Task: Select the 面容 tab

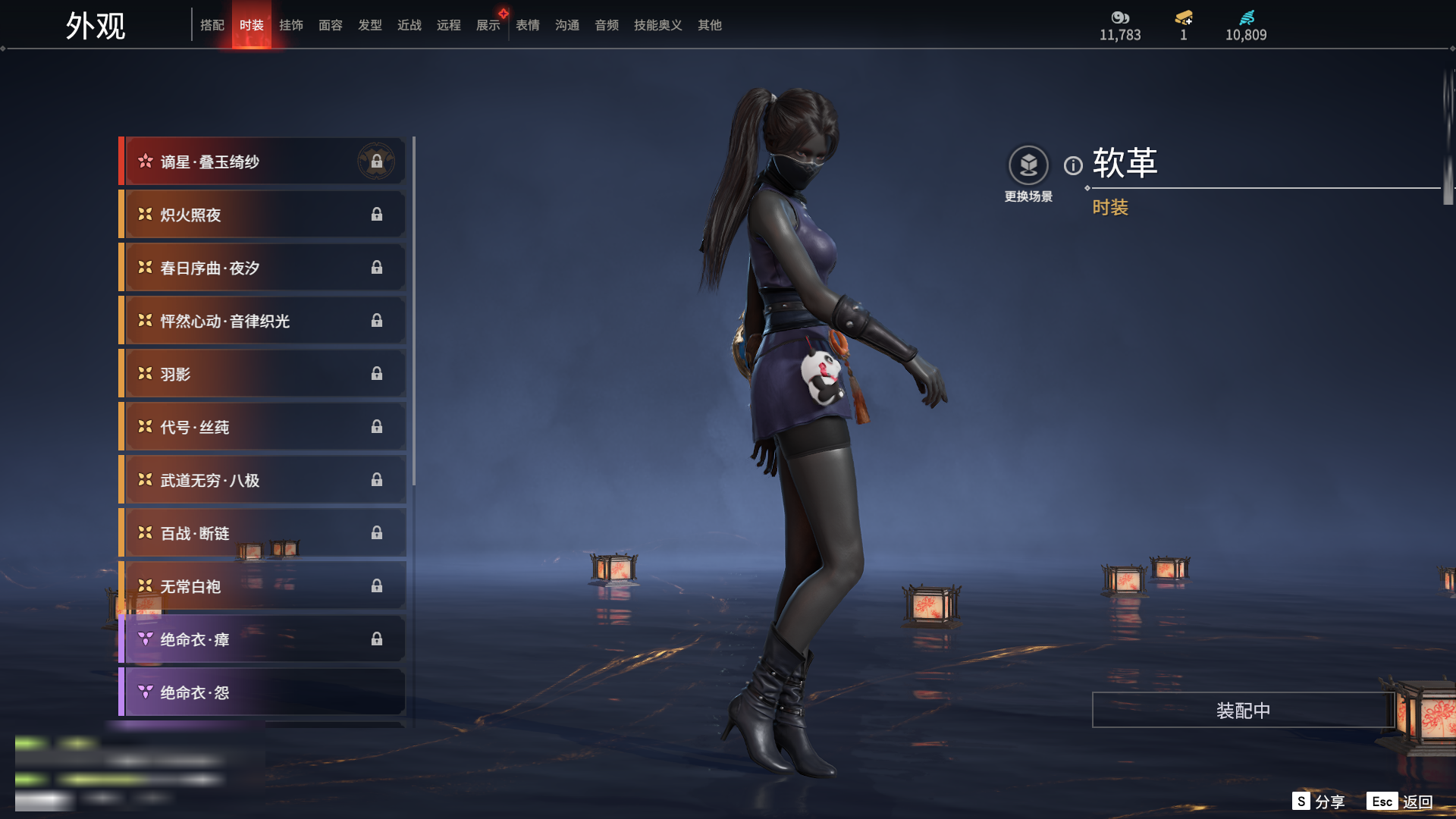Action: (330, 25)
